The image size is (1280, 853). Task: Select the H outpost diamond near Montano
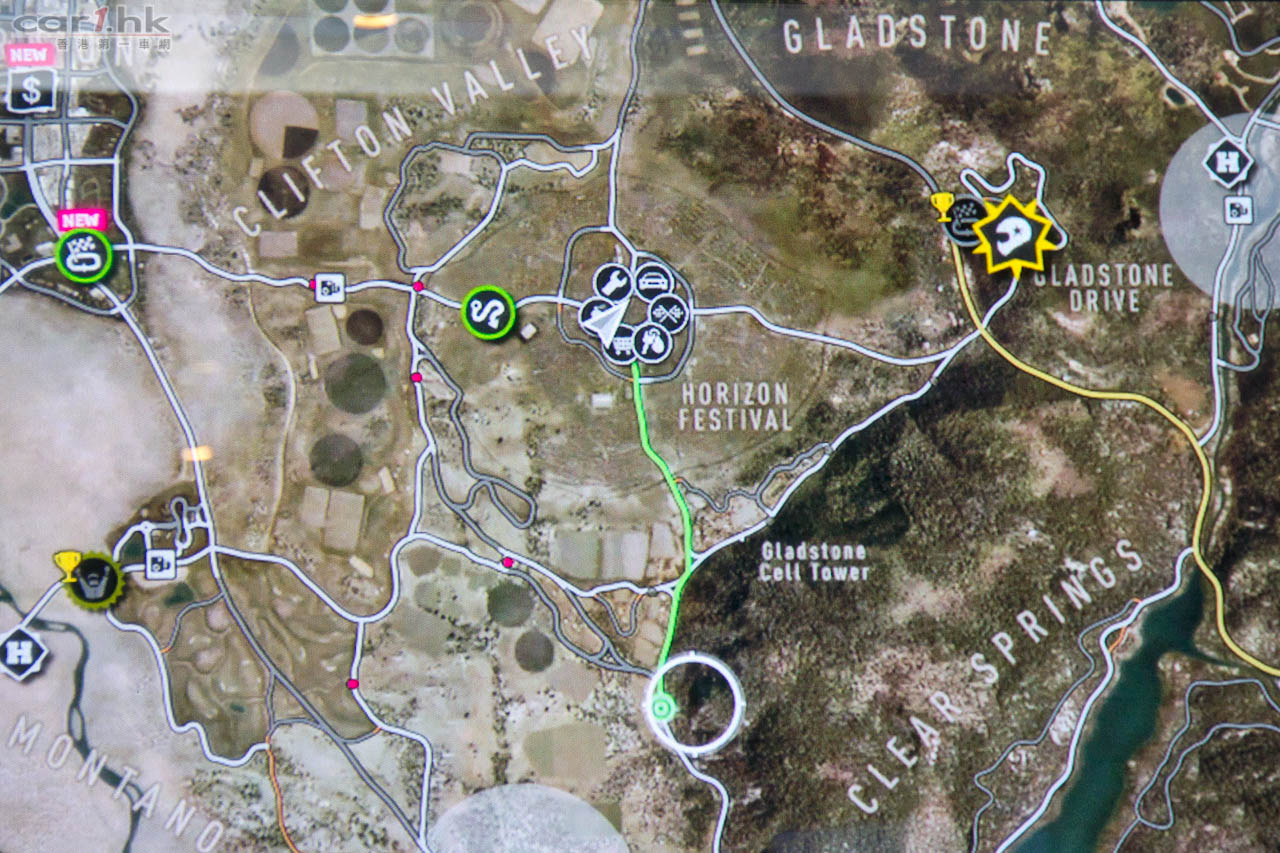(22, 655)
